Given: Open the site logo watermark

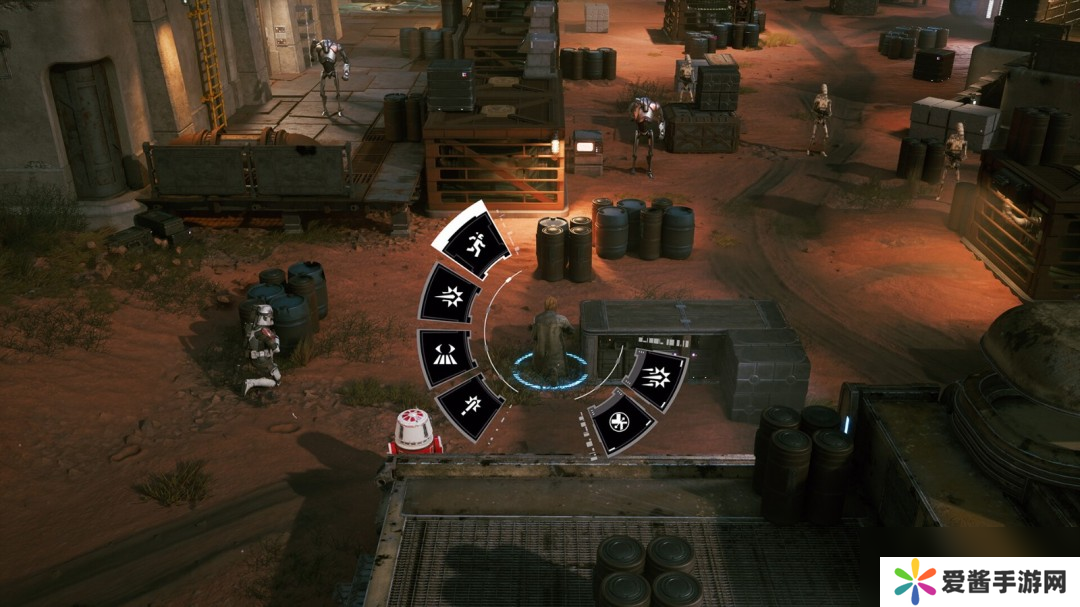Looking at the screenshot, I should [979, 581].
